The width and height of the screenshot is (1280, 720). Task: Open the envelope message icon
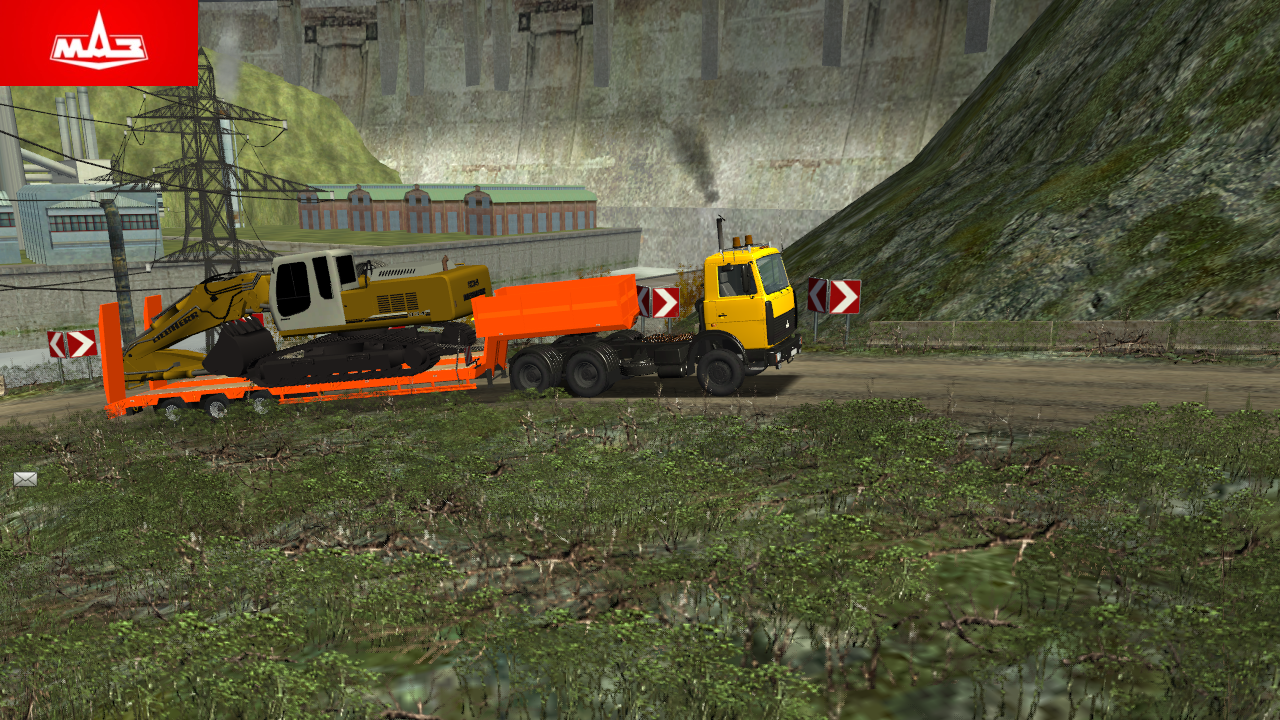coord(25,479)
